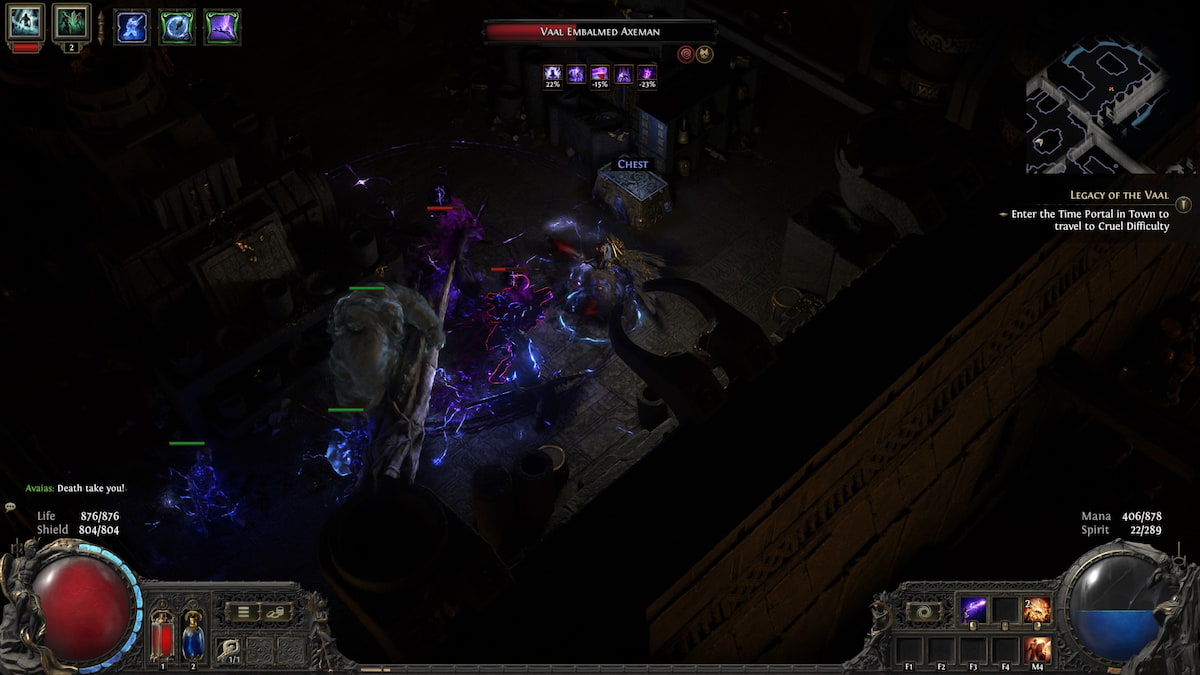Select the green minion portrait numbered 2
Screen dimensions: 1200x675
click(71, 23)
